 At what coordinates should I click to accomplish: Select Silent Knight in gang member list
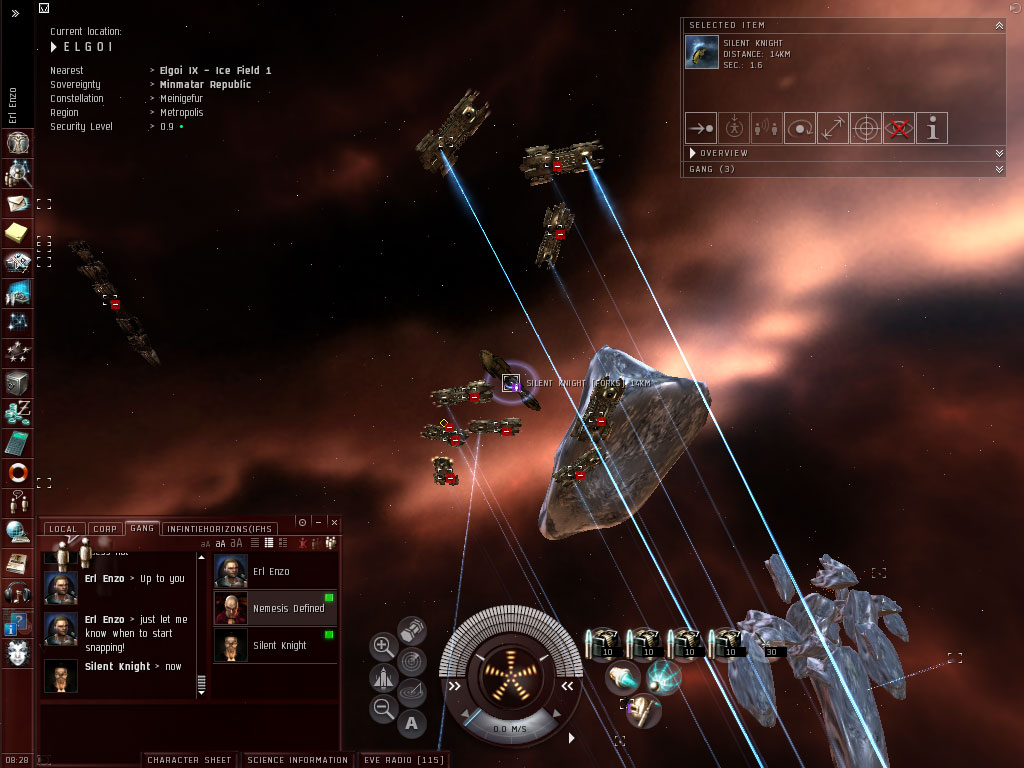(275, 645)
